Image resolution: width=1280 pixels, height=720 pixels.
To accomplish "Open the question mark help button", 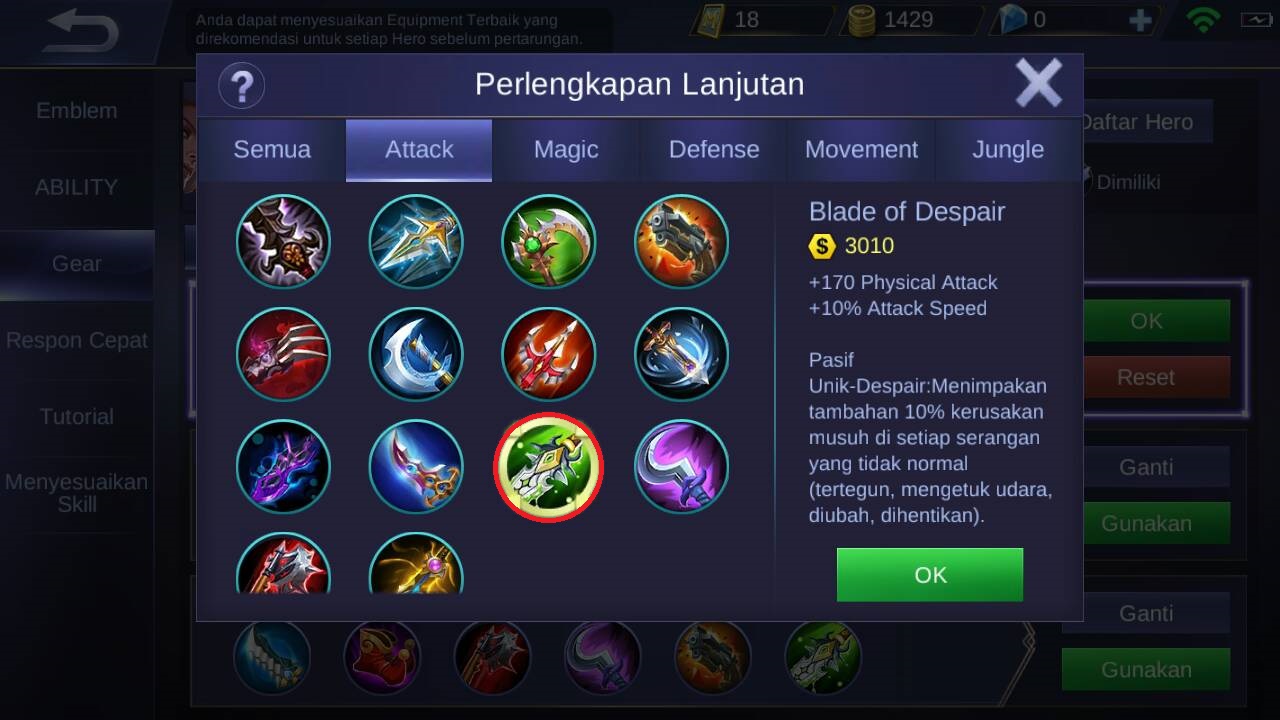I will (x=241, y=85).
